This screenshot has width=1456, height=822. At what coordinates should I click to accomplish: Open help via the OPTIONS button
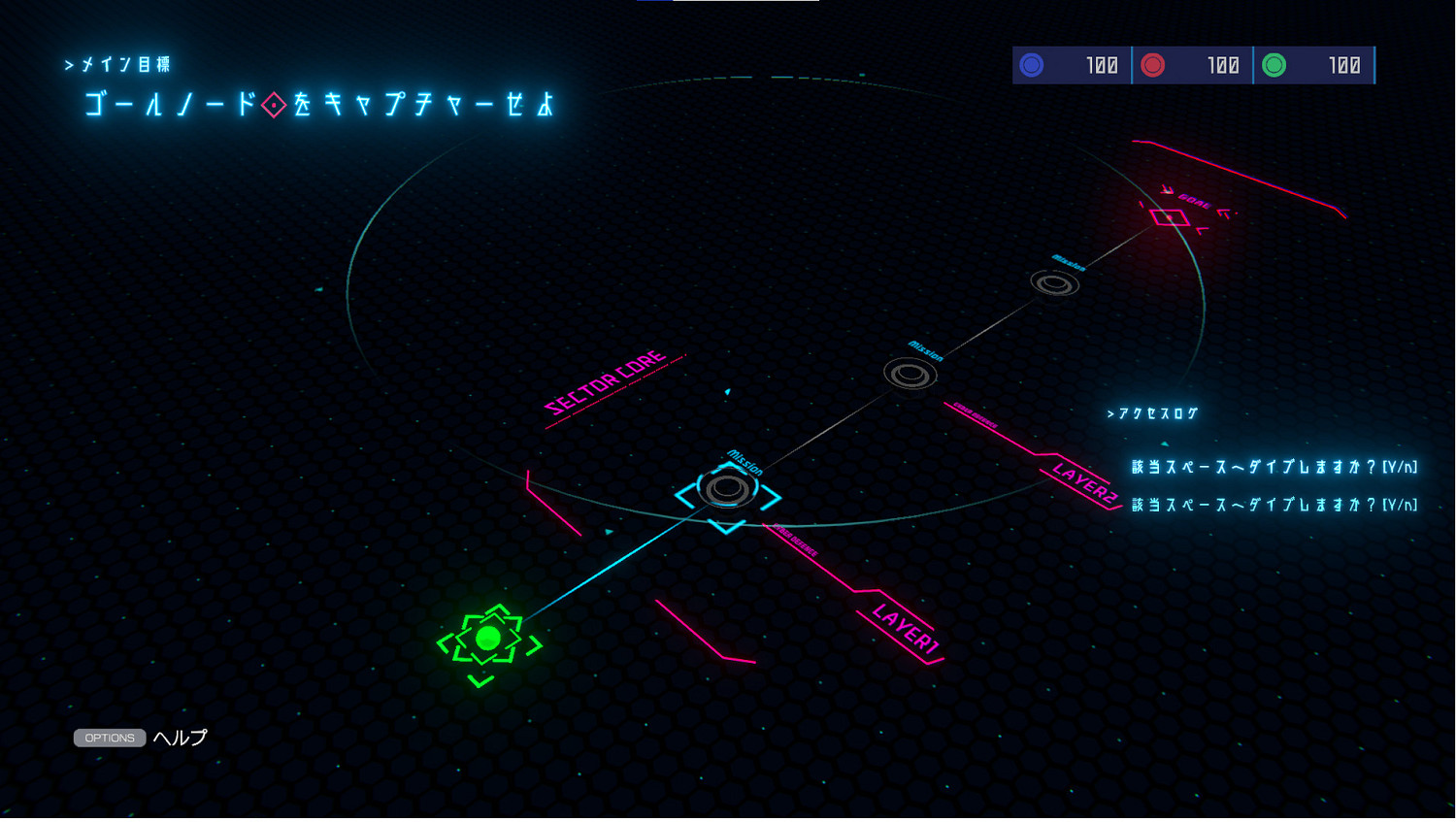109,738
